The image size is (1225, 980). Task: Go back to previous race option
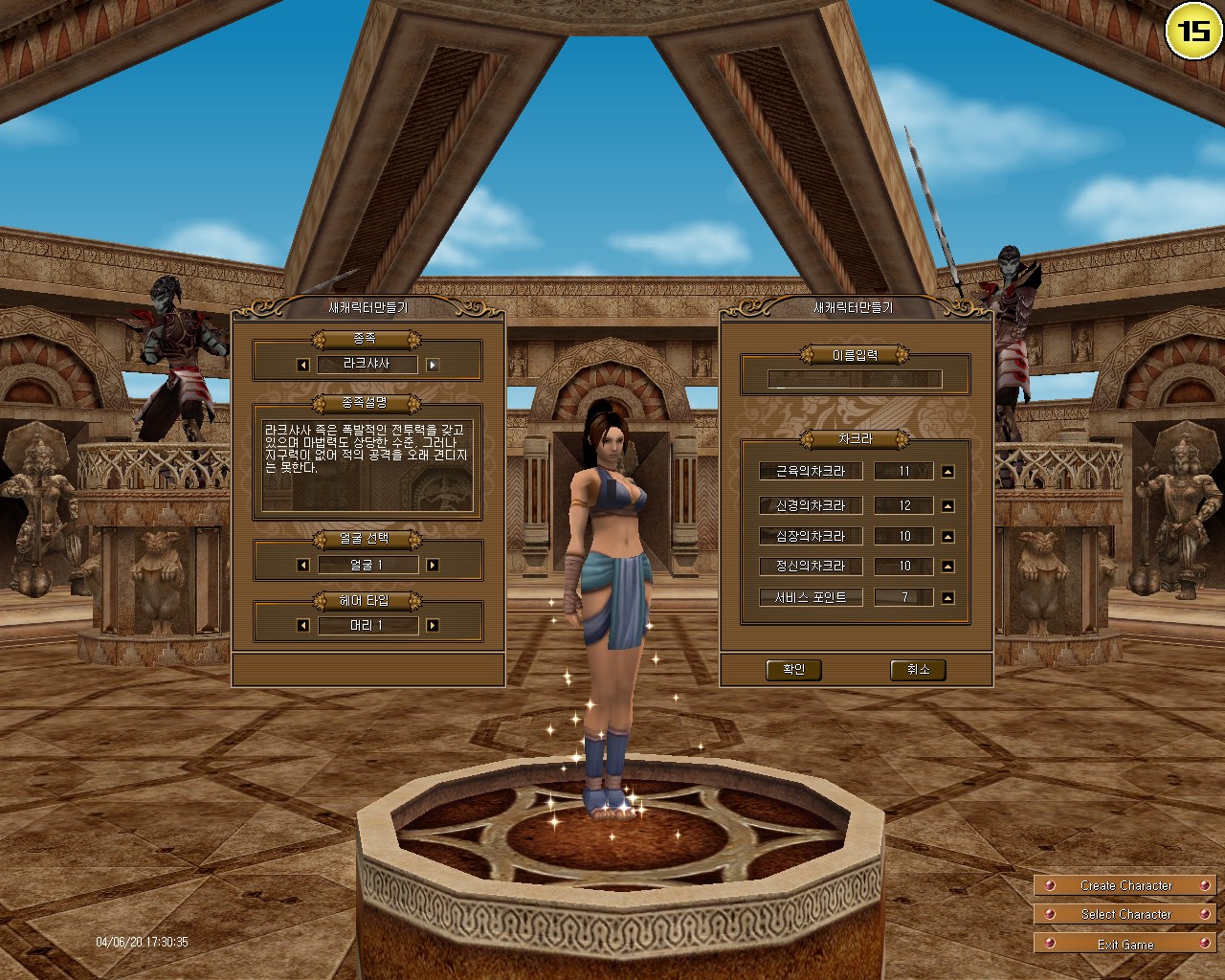pos(301,364)
